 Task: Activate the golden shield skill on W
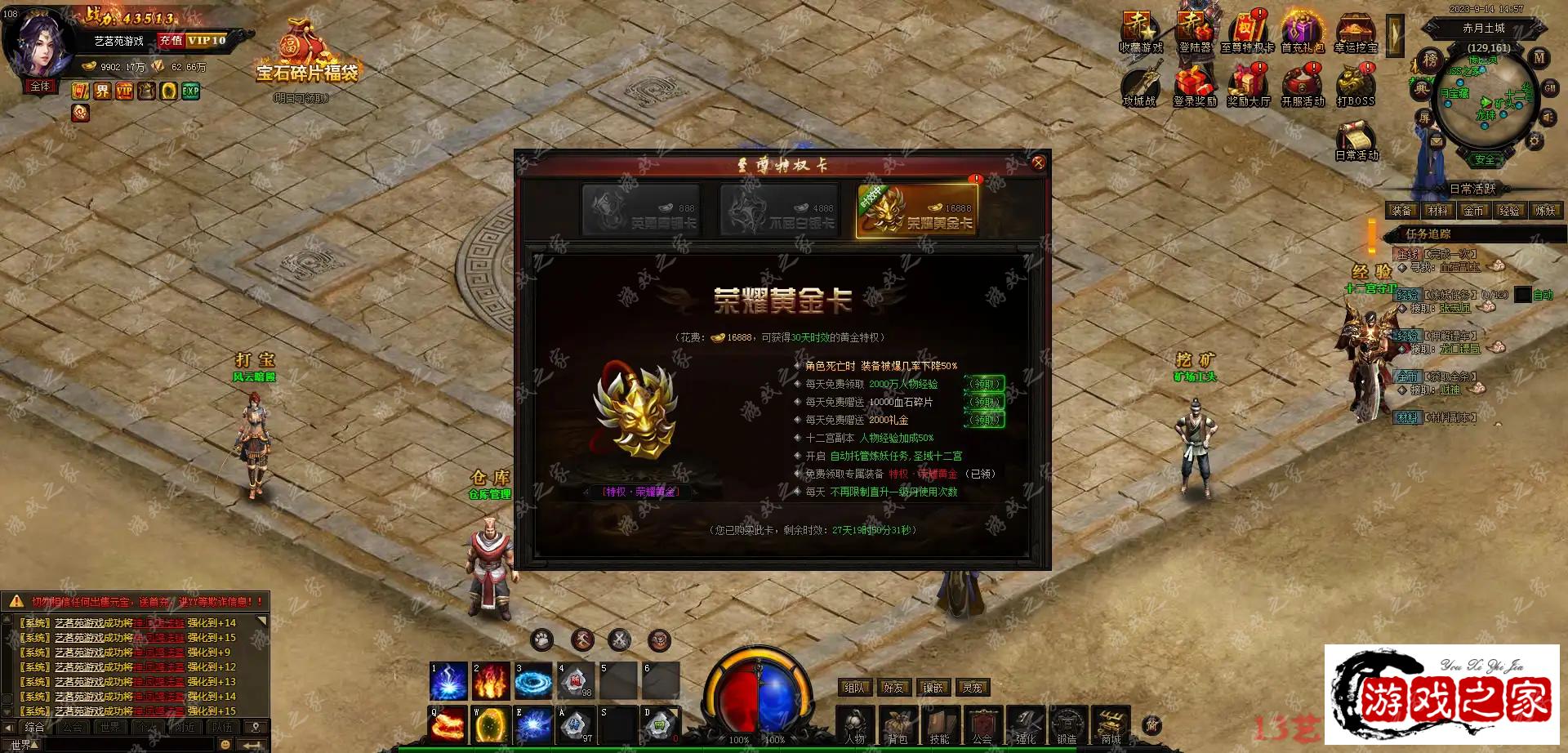491,724
